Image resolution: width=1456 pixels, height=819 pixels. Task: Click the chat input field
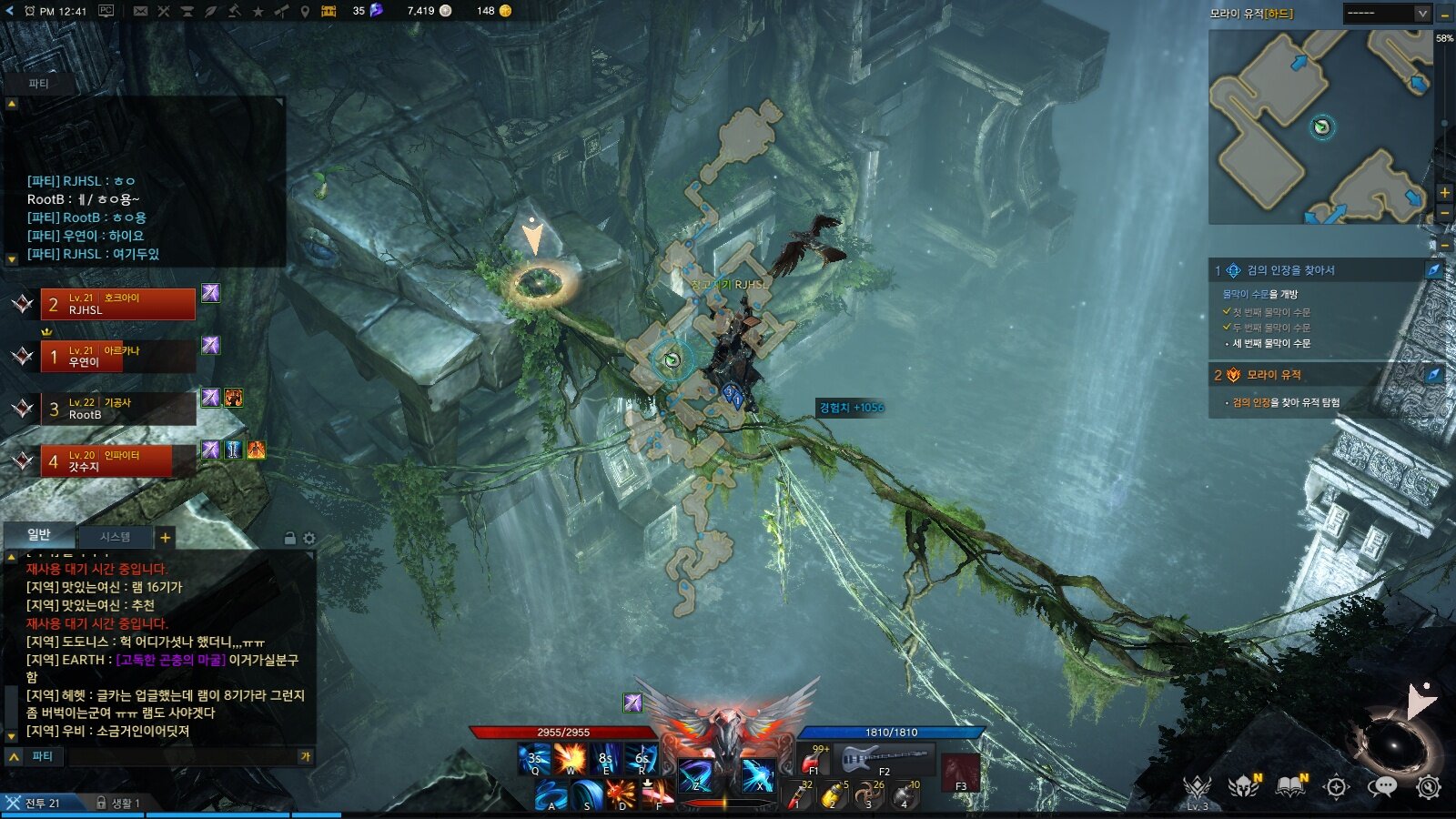click(x=182, y=756)
